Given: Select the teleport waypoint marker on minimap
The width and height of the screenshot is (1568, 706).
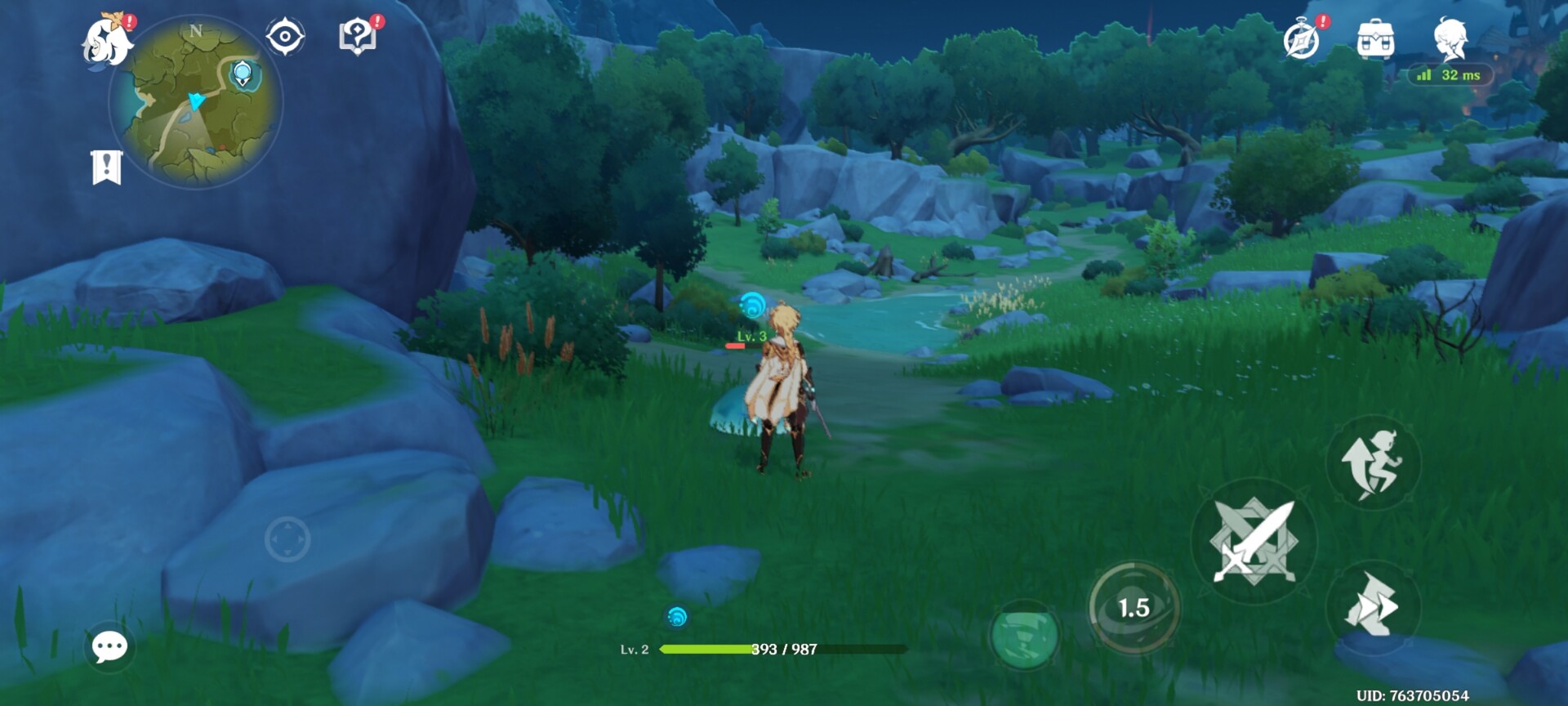Looking at the screenshot, I should pyautogui.click(x=243, y=74).
